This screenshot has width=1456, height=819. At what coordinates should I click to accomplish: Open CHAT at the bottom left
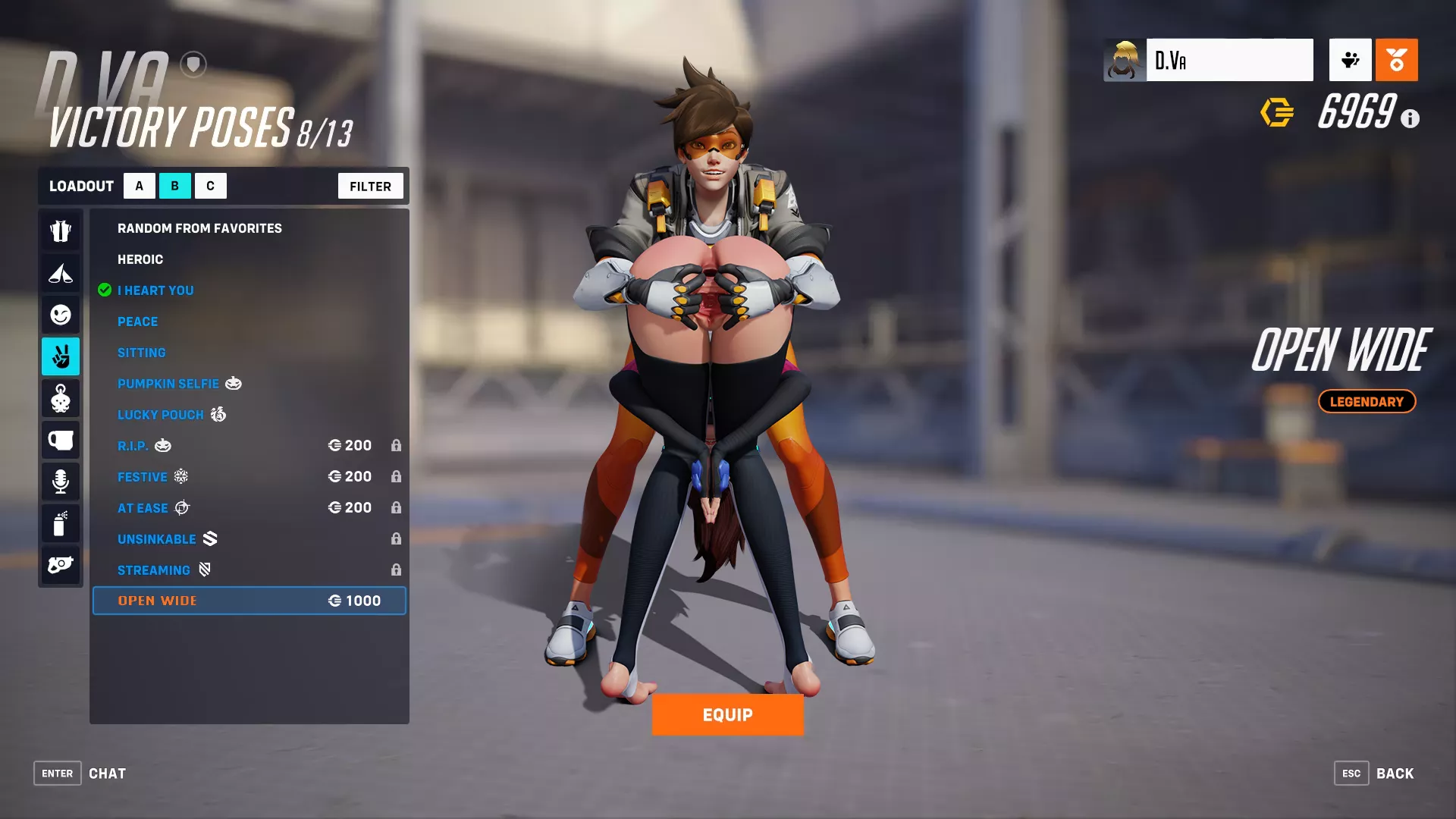[x=107, y=773]
